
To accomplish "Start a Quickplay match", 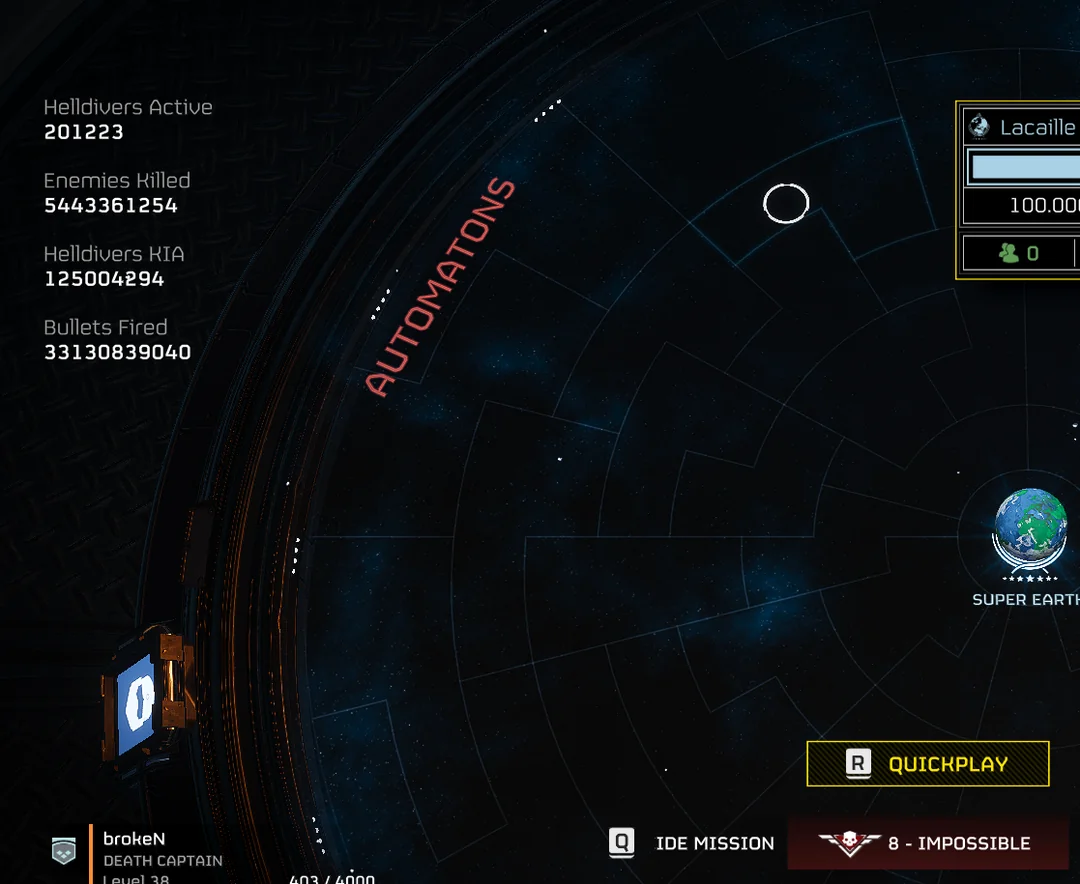I will tap(928, 764).
